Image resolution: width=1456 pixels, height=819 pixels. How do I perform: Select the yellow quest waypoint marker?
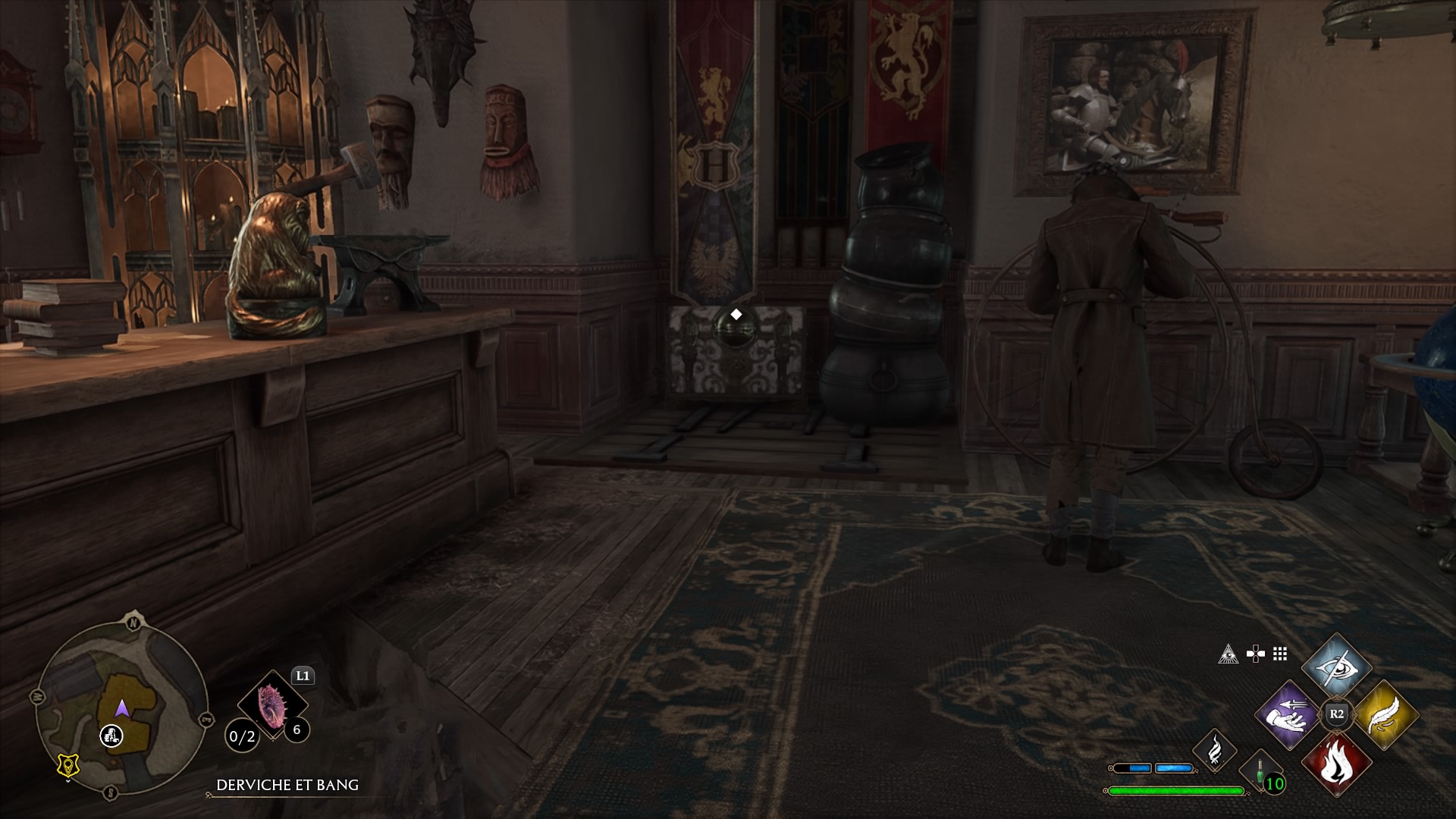coord(69,766)
